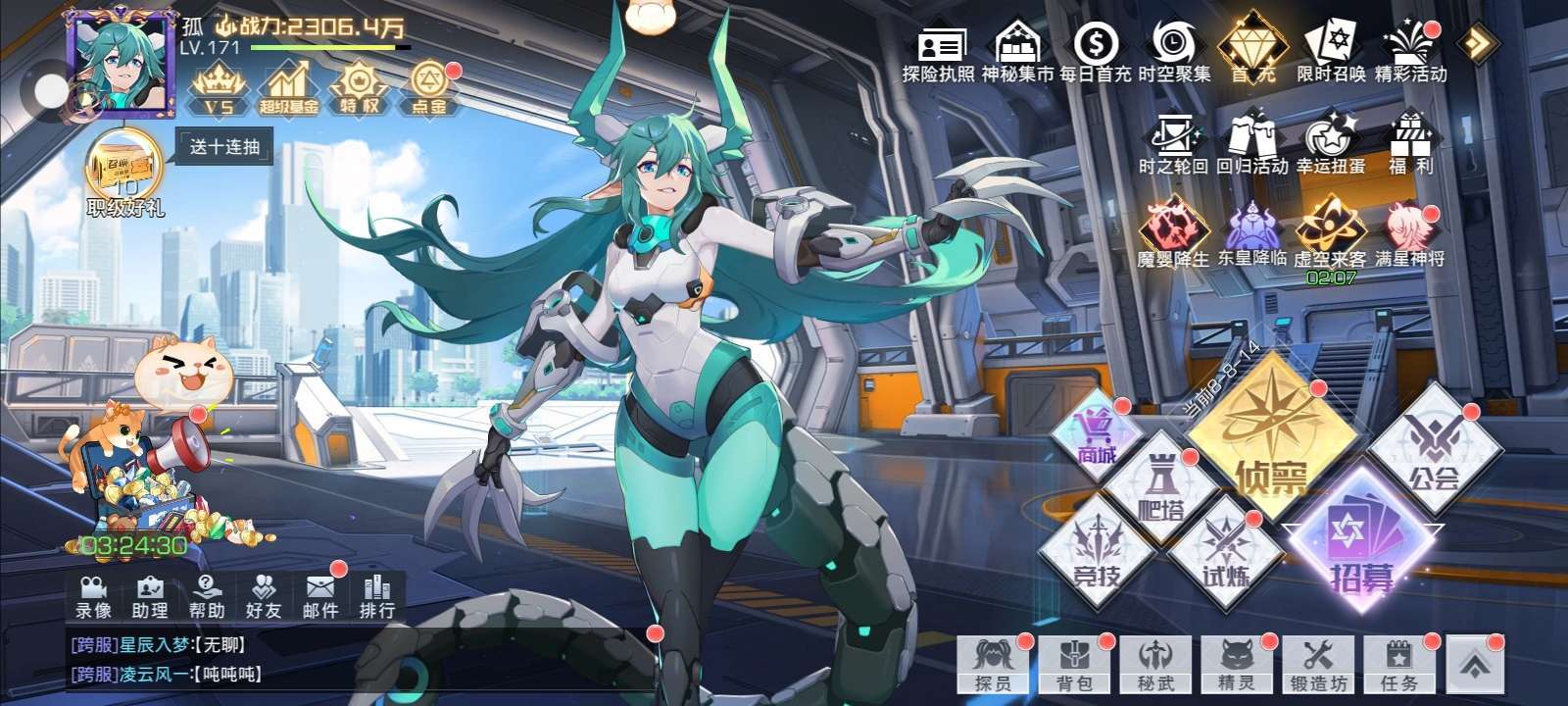Check the 邮件 mailbox
1568x706 pixels.
[x=320, y=596]
